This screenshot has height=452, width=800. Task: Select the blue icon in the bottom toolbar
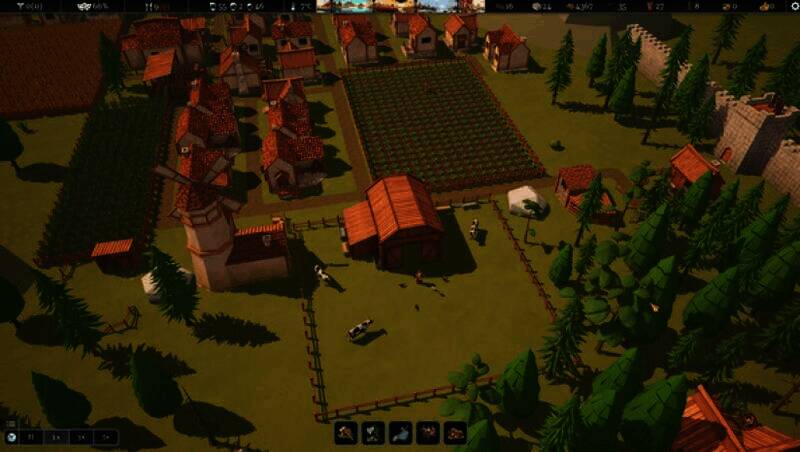click(x=400, y=433)
